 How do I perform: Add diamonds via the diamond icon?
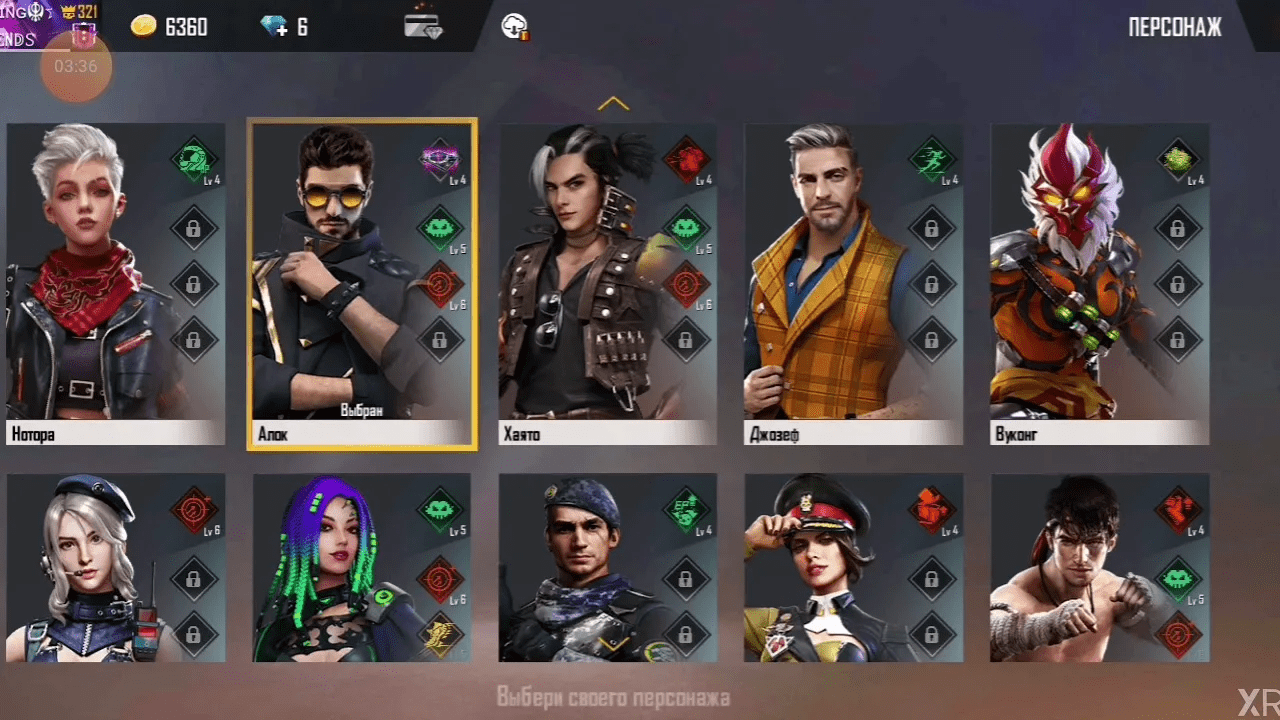(274, 27)
